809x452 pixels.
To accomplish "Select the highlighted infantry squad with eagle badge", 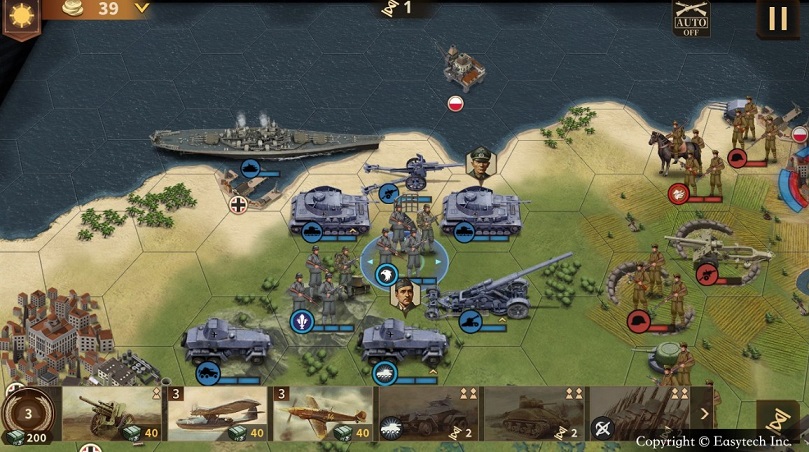I will (x=405, y=250).
